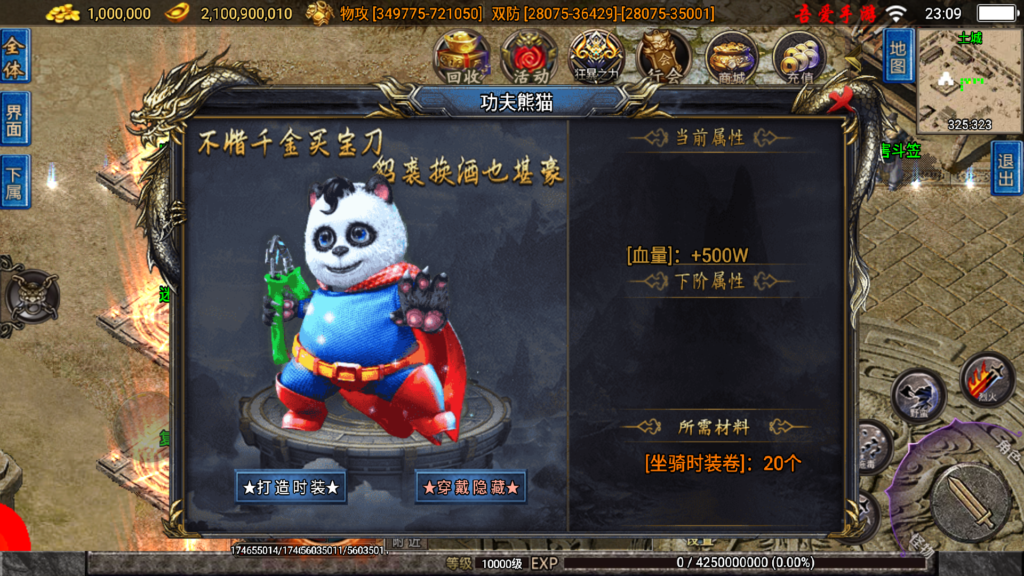Open the 回收 recycle icon
The width and height of the screenshot is (1024, 576).
462,57
